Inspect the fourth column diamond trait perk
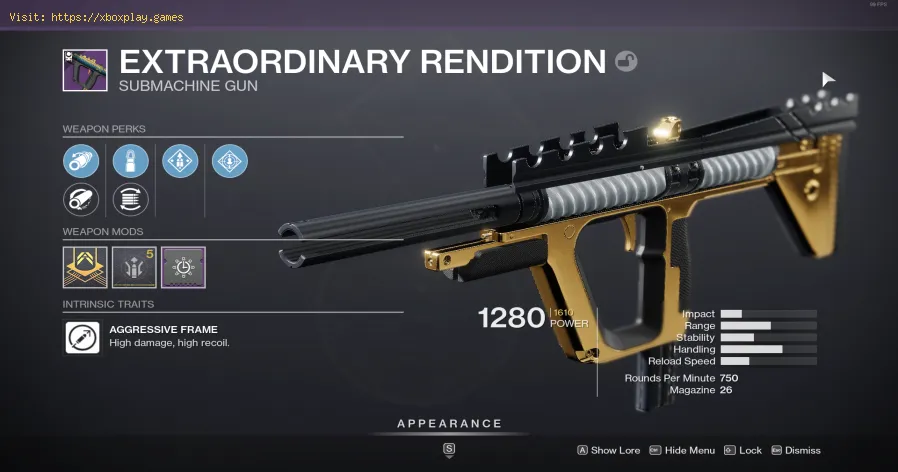Image resolution: width=898 pixels, height=472 pixels. 230,161
